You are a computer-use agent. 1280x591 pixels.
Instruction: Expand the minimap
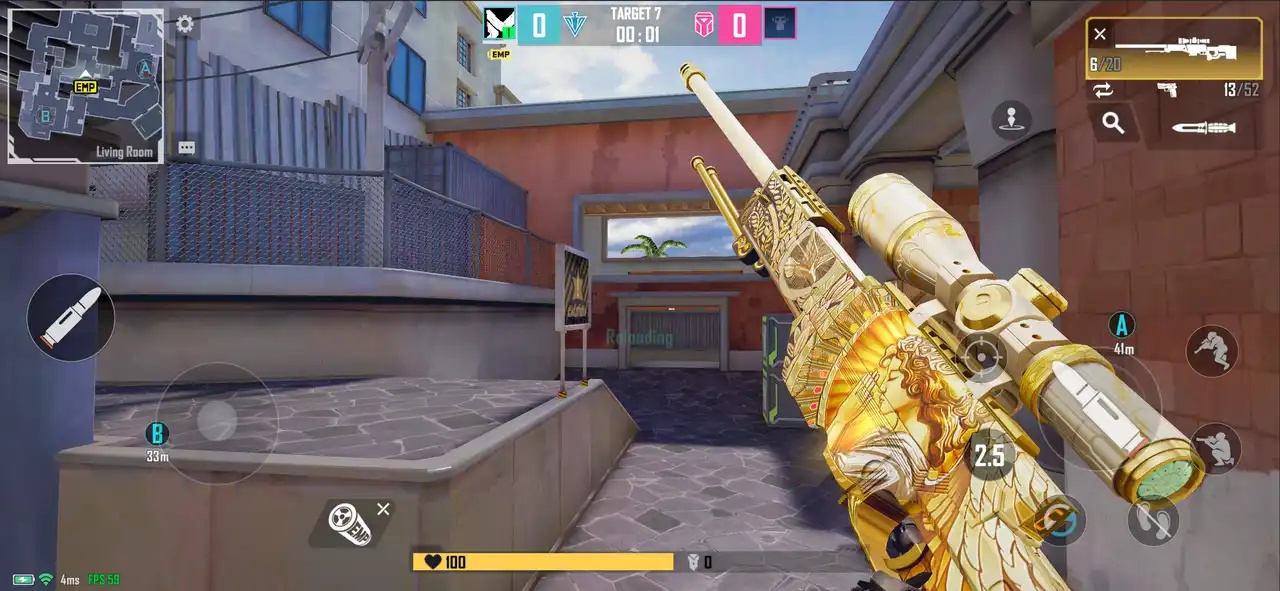click(85, 86)
